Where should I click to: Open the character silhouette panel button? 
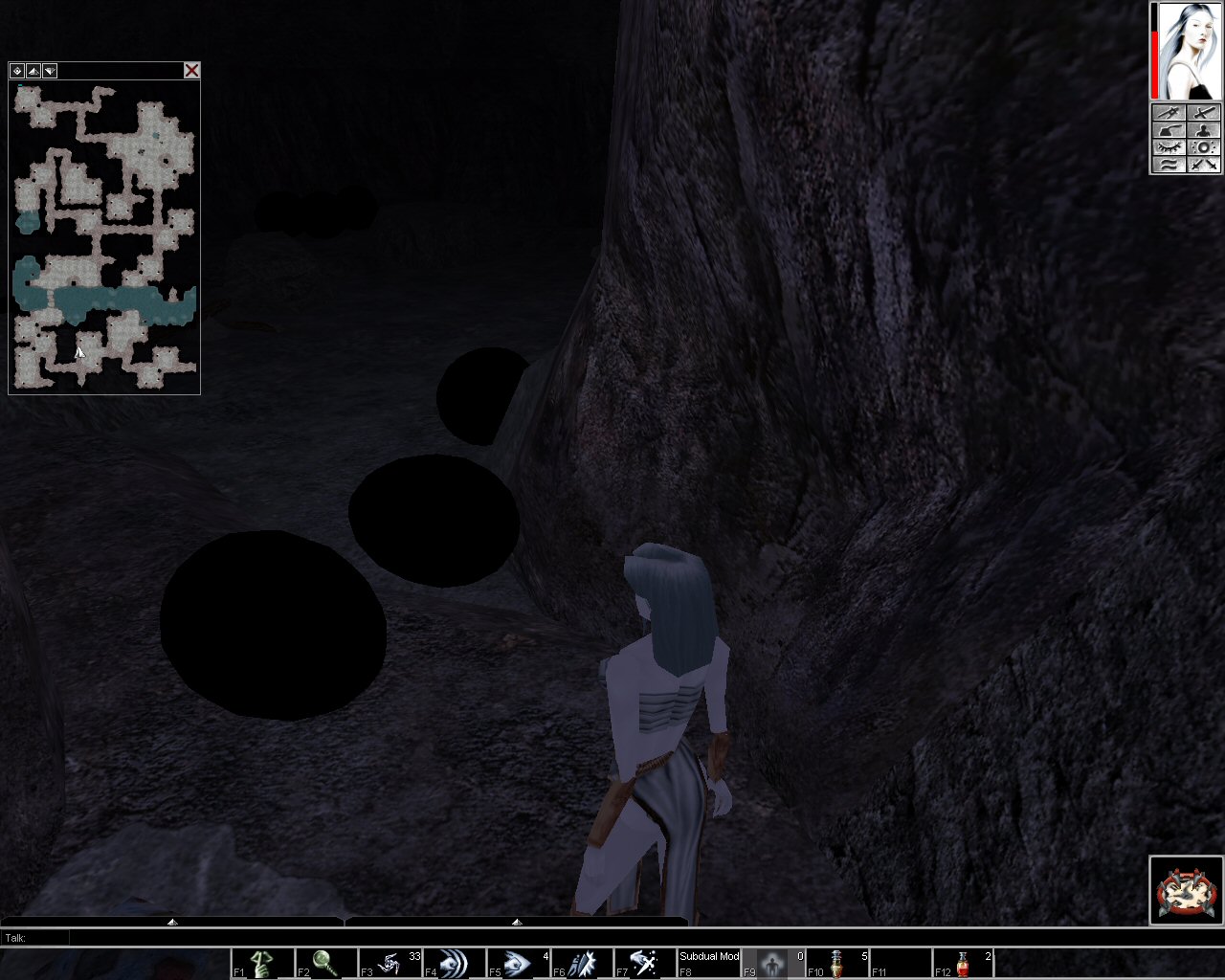1204,131
